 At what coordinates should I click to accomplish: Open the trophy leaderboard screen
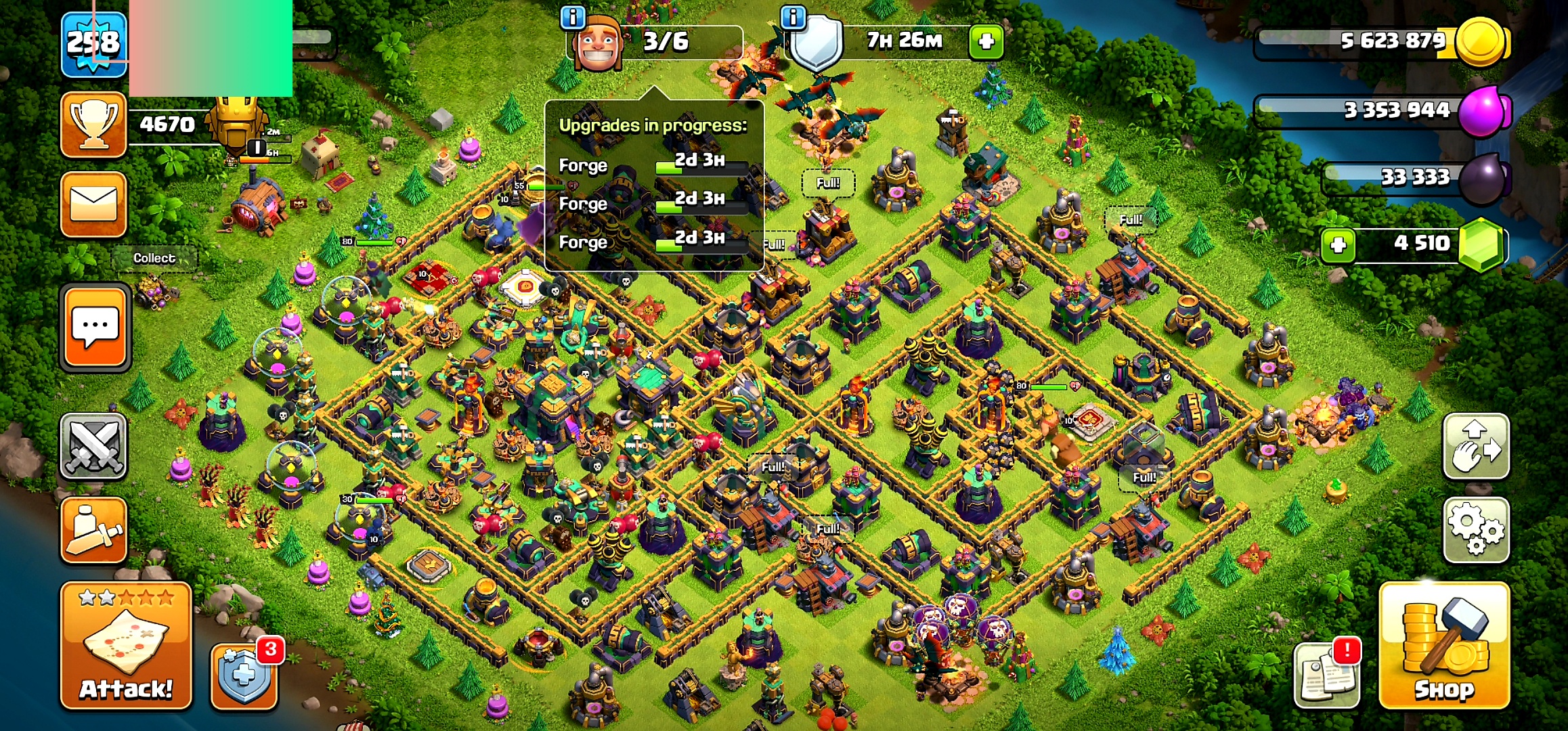coord(93,125)
